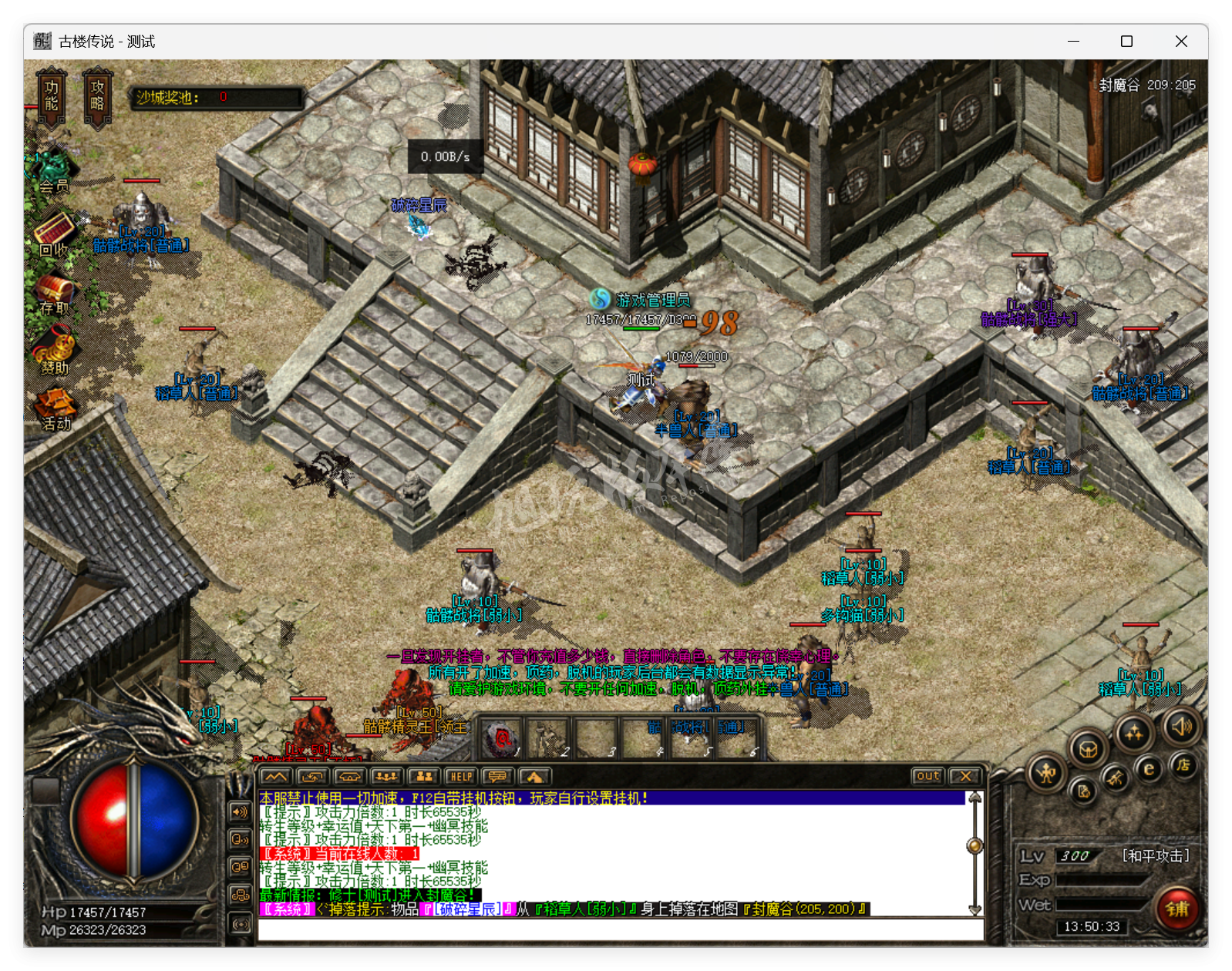Screen dimensions: 1232x971
Task: Open the chat bubble icon on the toolbar
Action: tap(497, 777)
